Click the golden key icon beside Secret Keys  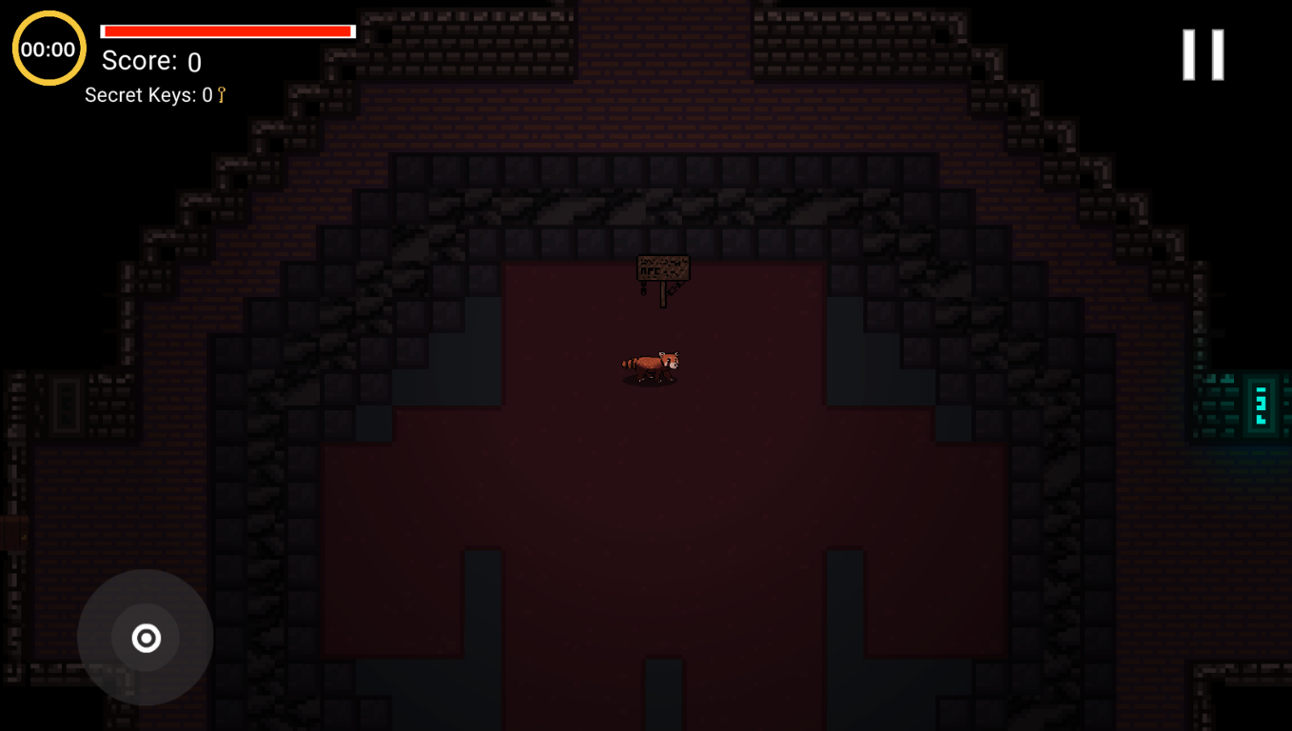click(x=219, y=95)
